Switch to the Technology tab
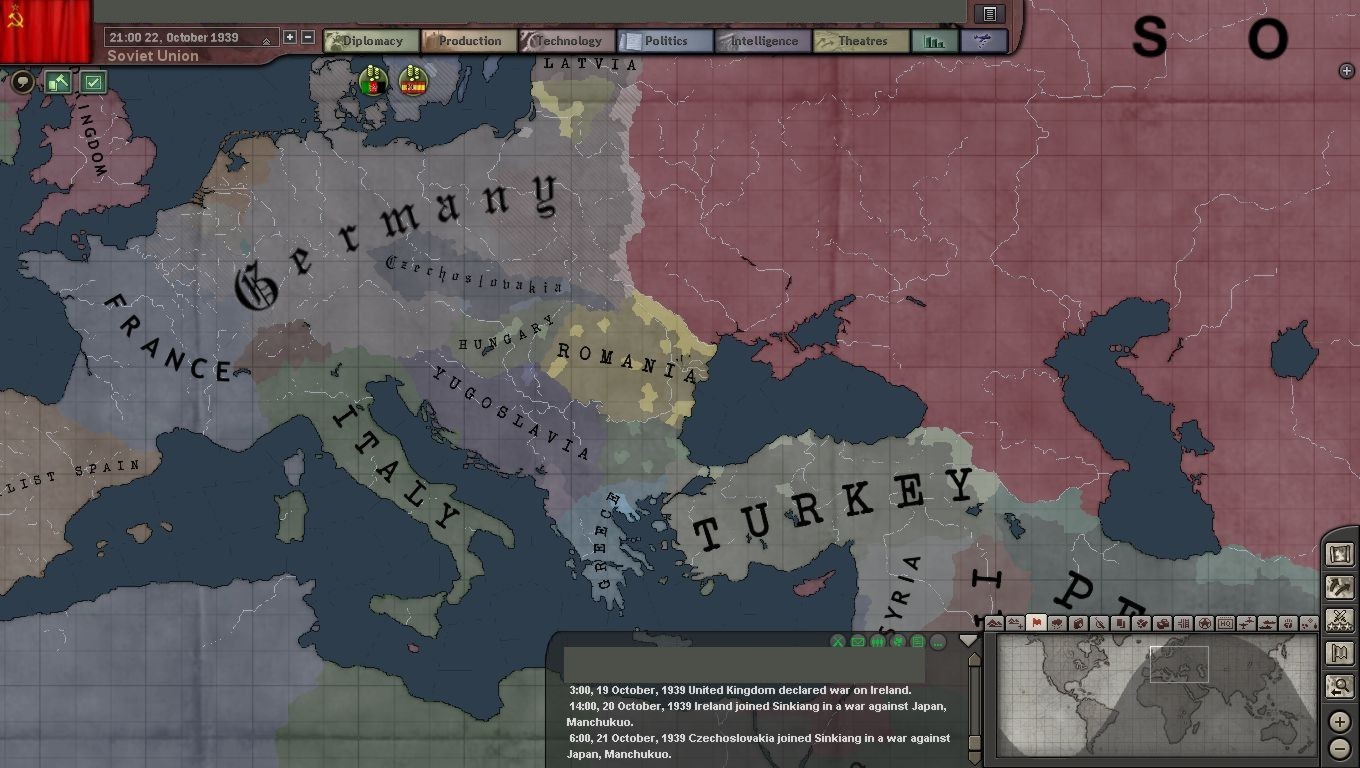 (x=567, y=41)
